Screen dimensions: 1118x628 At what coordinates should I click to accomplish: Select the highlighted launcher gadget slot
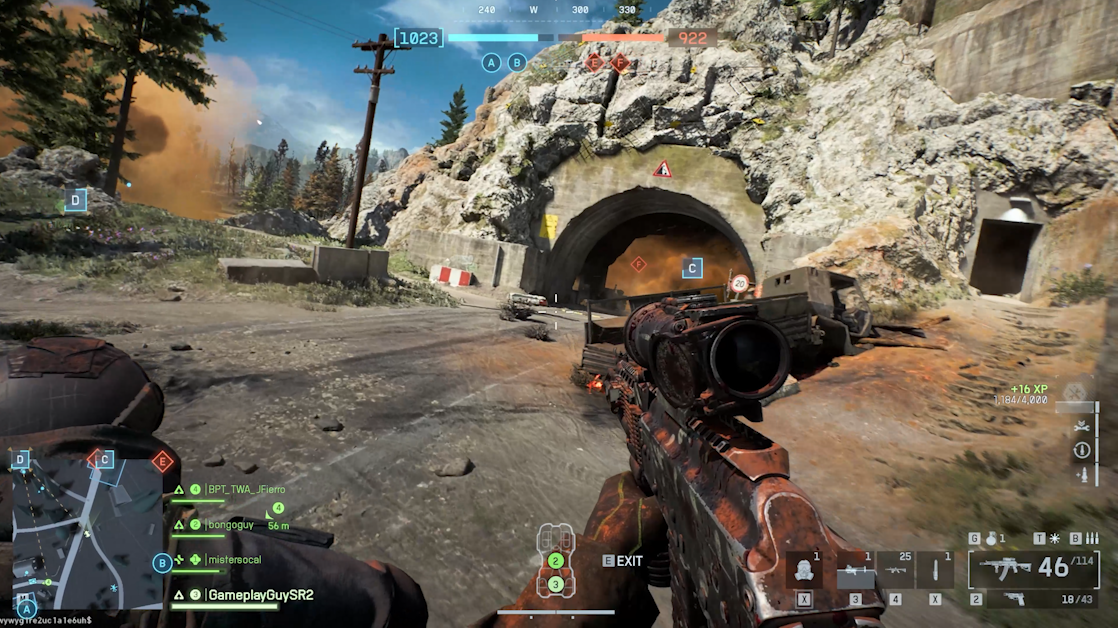click(x=855, y=571)
